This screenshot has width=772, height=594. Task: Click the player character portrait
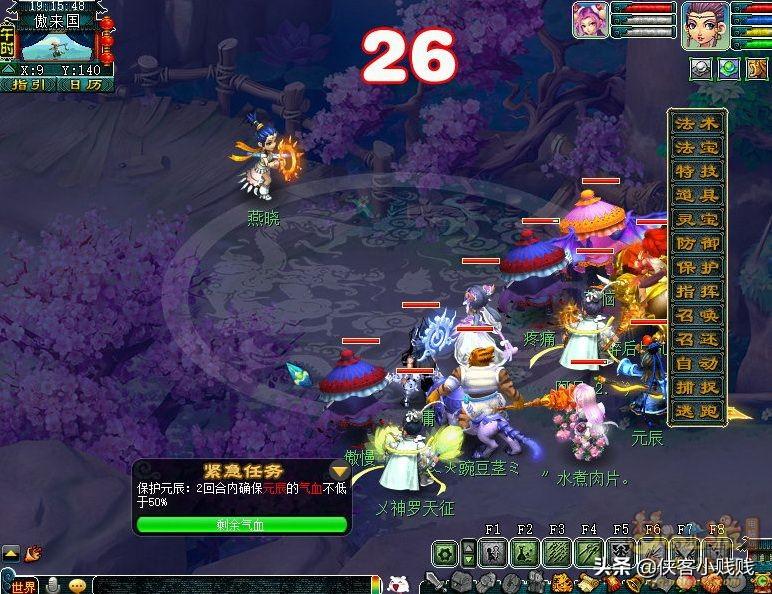coord(704,24)
